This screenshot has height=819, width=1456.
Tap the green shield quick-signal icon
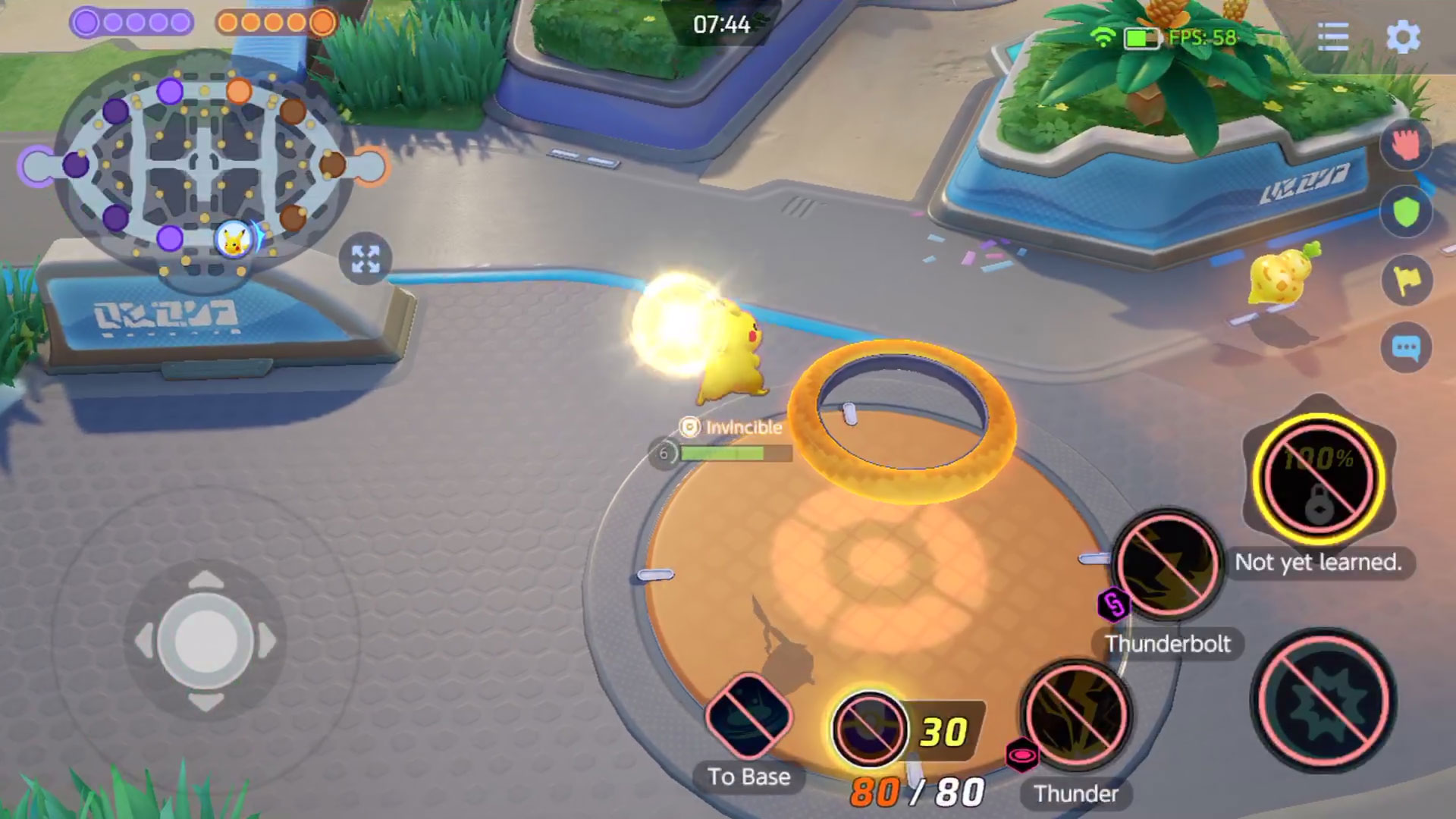coord(1407,212)
